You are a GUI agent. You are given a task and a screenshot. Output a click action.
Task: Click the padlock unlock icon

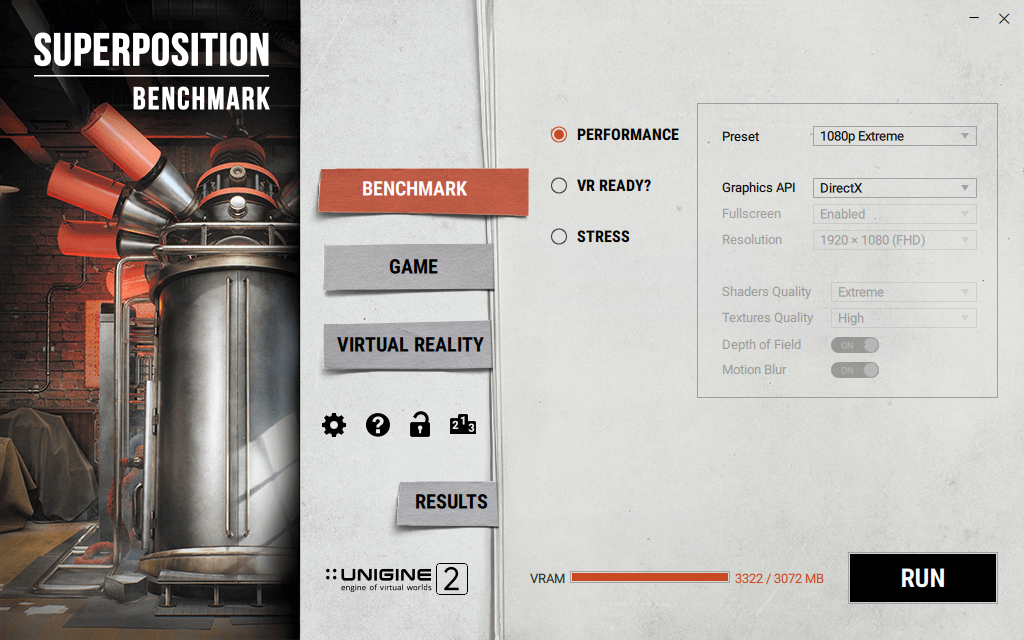click(x=420, y=425)
